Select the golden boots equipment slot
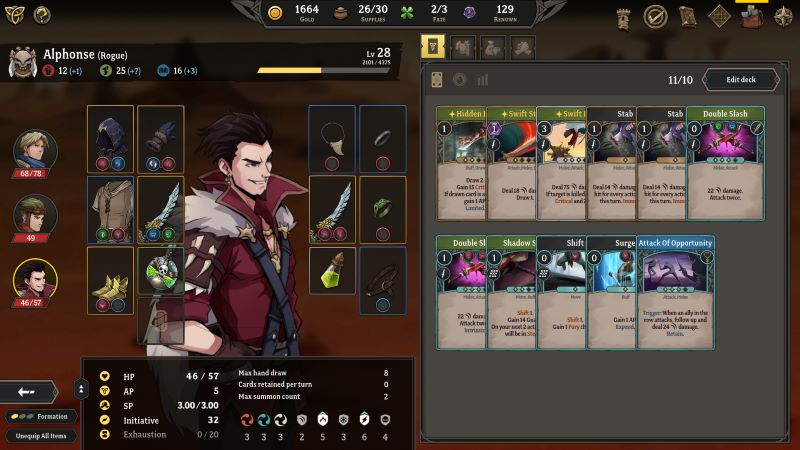Image resolution: width=800 pixels, height=450 pixels. click(x=110, y=278)
